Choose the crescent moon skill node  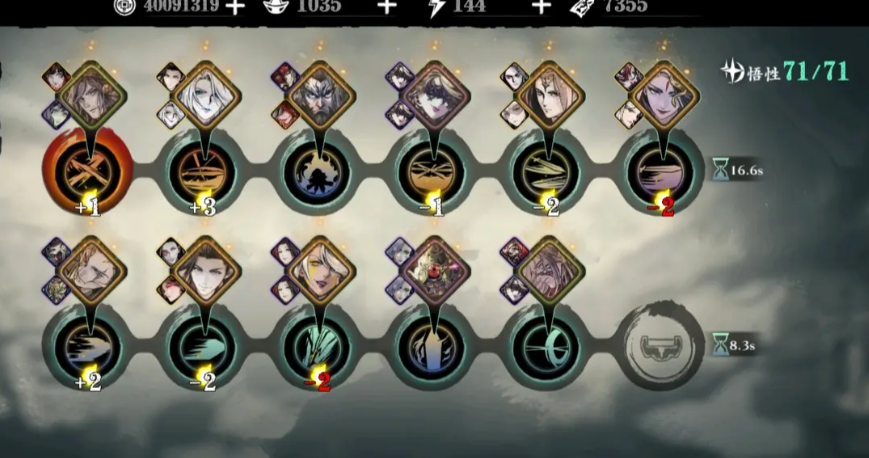[547, 345]
